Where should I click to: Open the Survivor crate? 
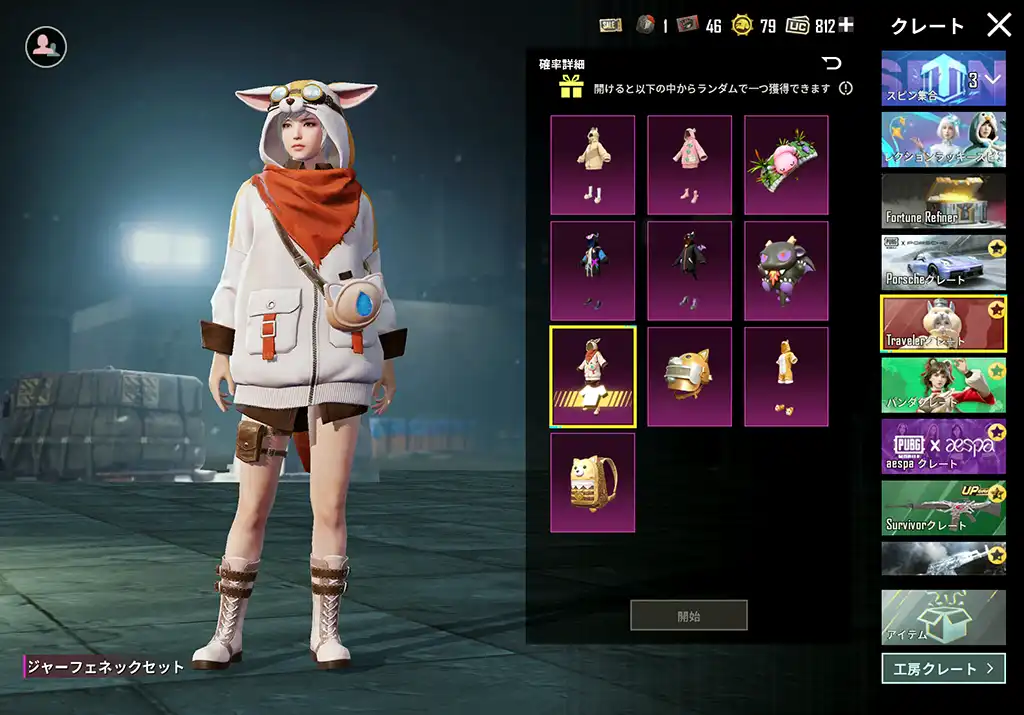pyautogui.click(x=943, y=507)
